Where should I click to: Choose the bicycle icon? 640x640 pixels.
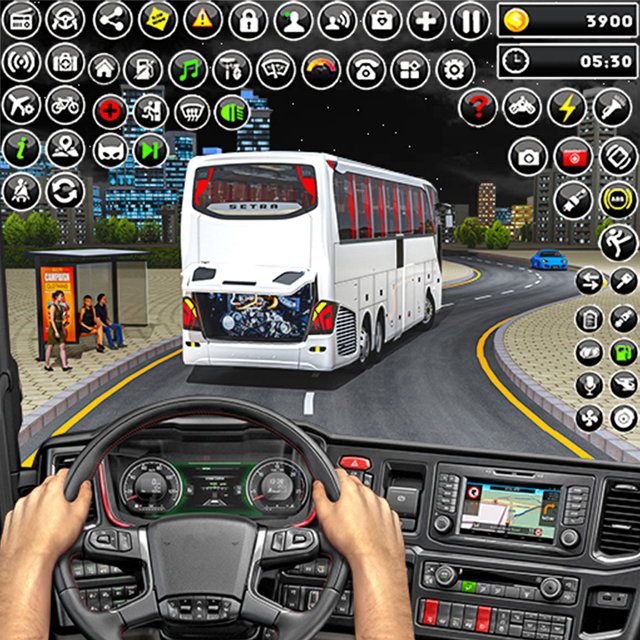65,104
